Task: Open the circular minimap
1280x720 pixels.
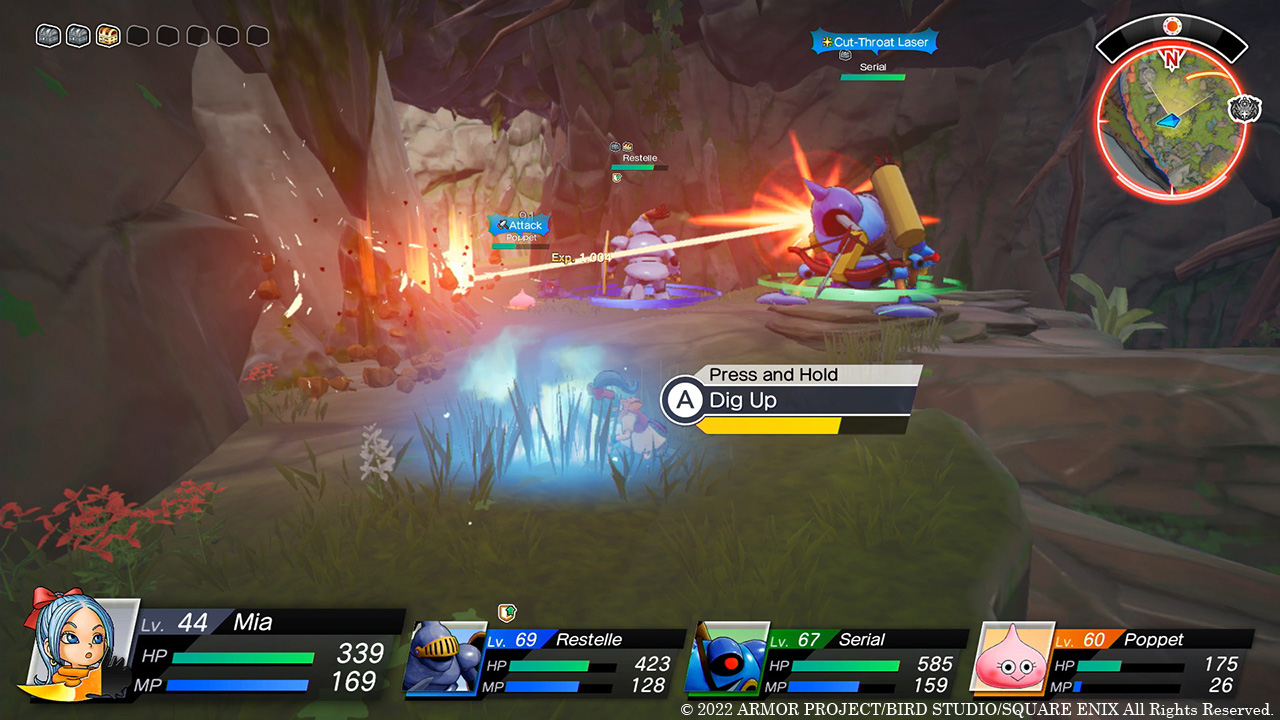Action: (x=1170, y=118)
